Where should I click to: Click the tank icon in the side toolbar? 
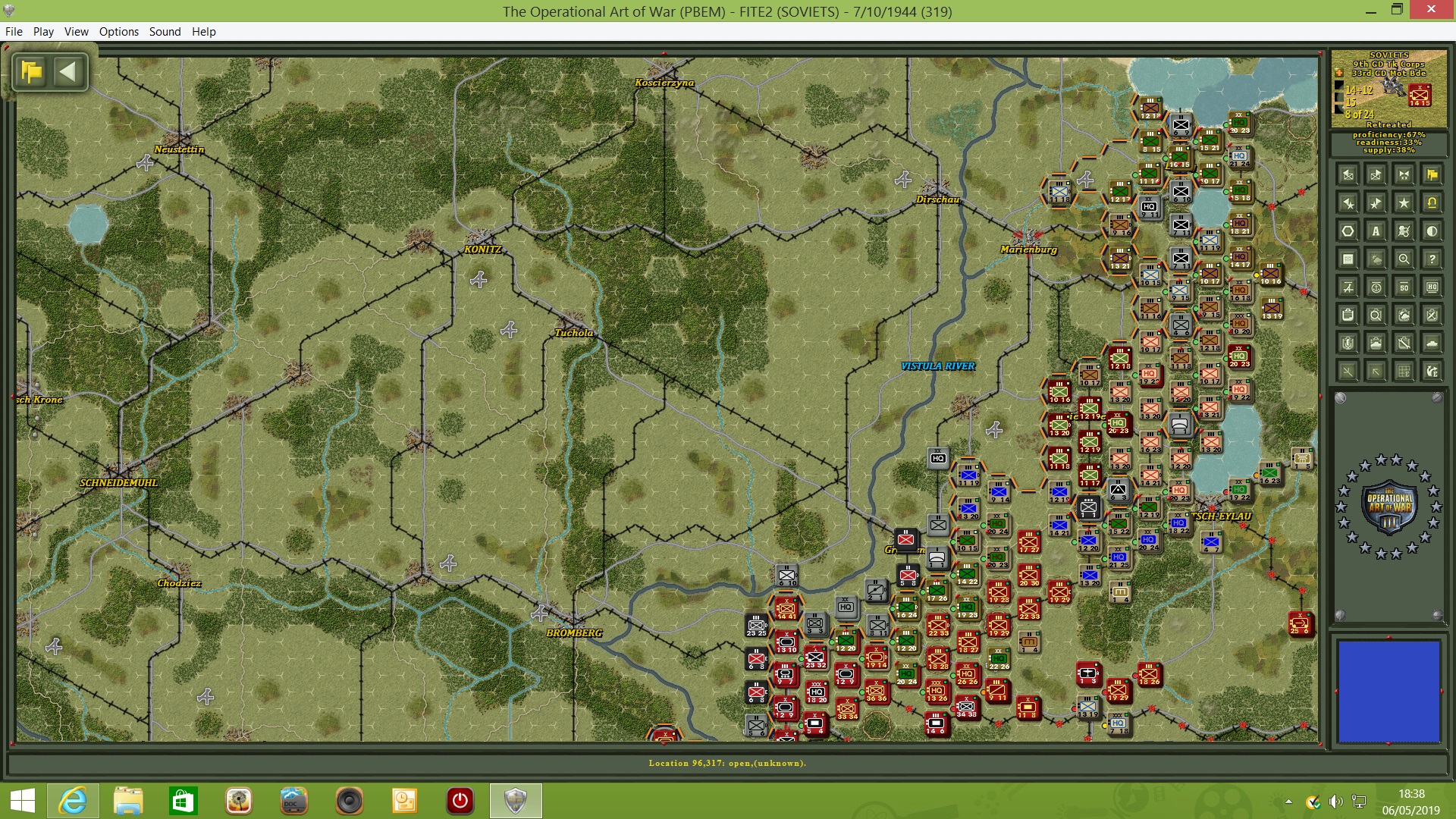click(1432, 343)
